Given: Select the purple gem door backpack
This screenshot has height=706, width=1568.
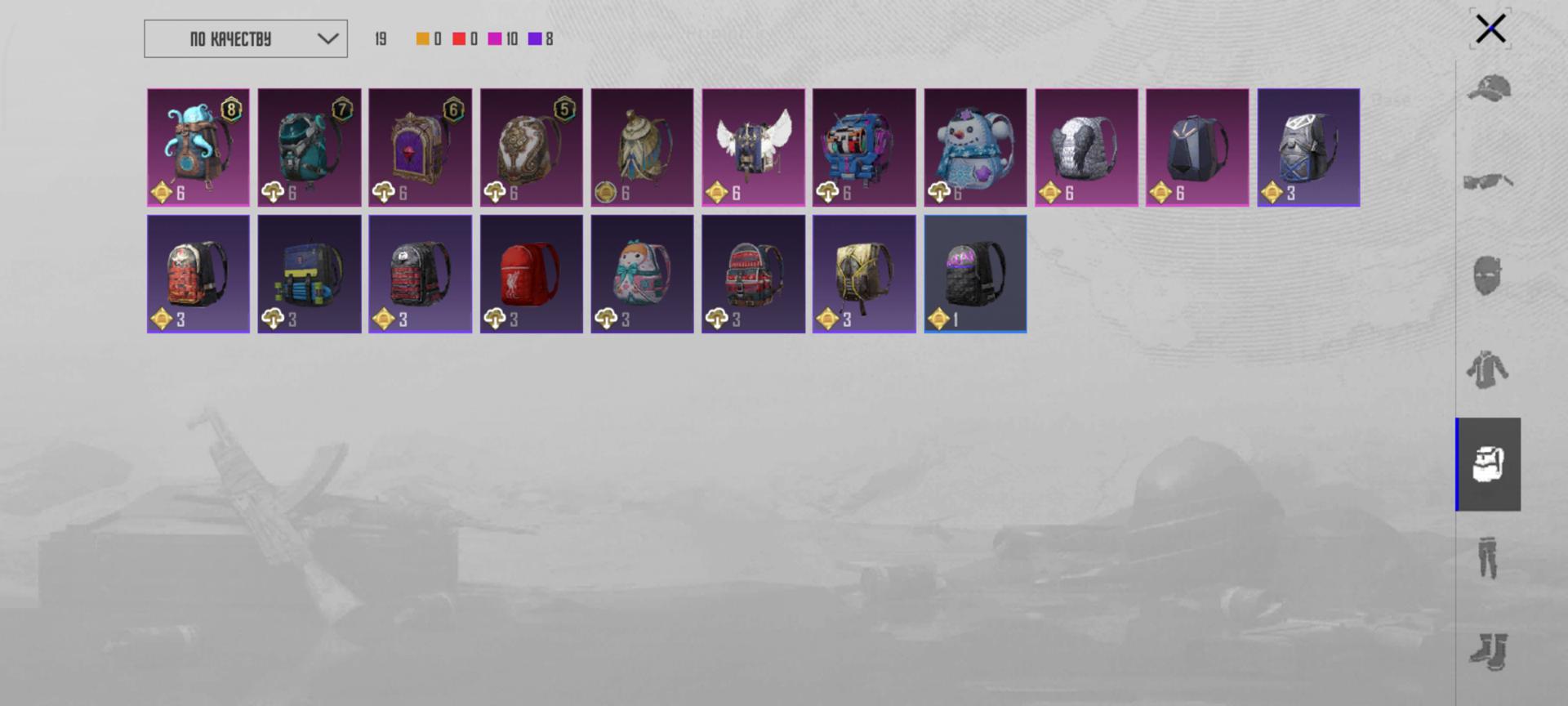Looking at the screenshot, I should [x=421, y=147].
